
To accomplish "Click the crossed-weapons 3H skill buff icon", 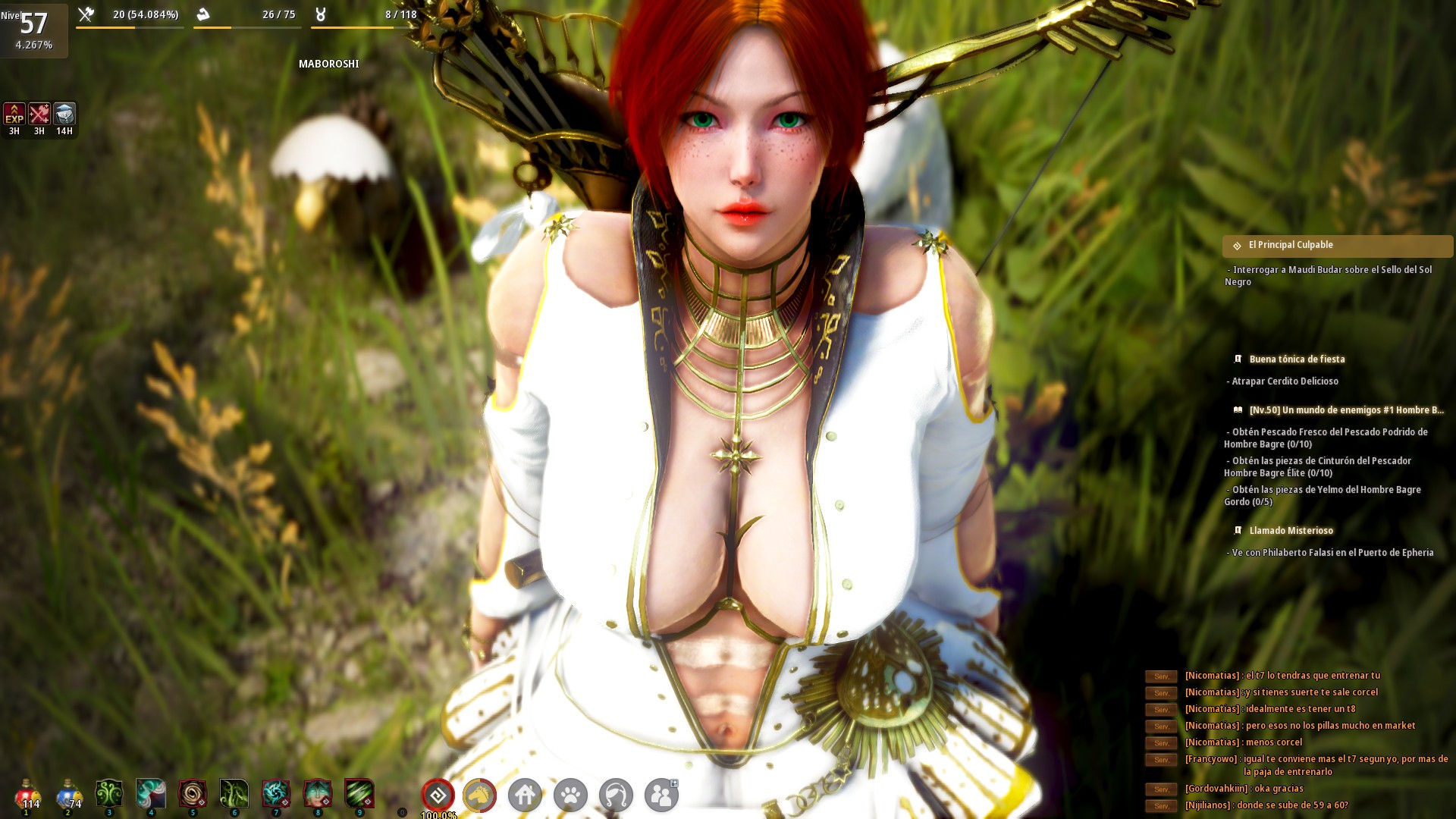I will 39,115.
